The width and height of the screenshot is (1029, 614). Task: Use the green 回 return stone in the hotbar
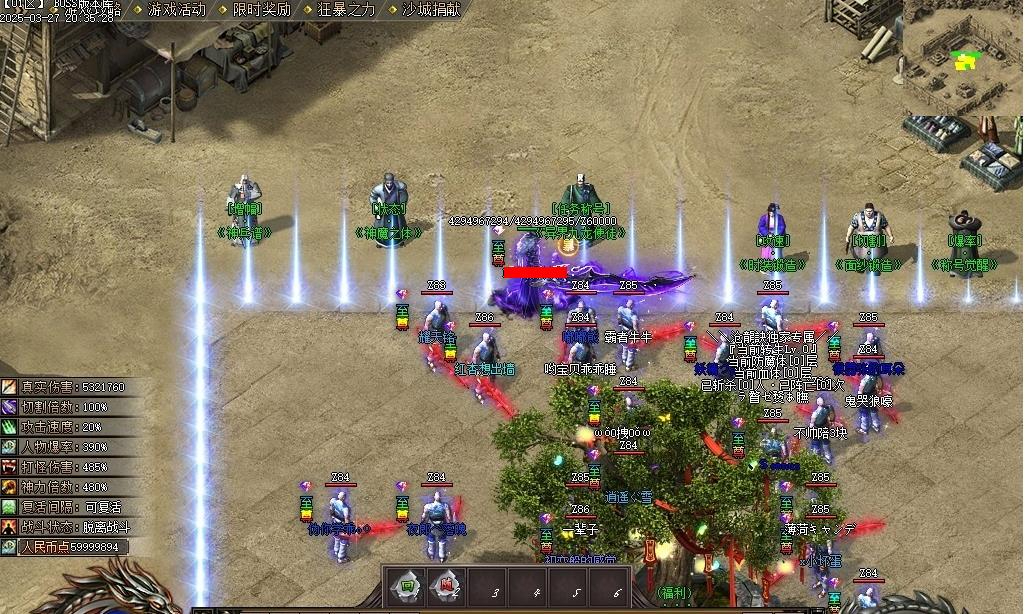407,585
